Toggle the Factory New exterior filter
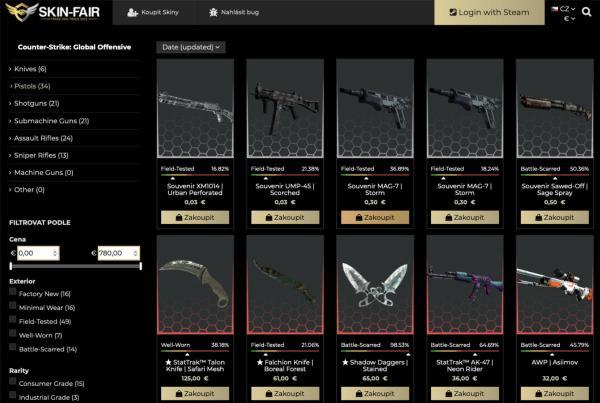Screen dimensions: 600x403 click(14, 293)
